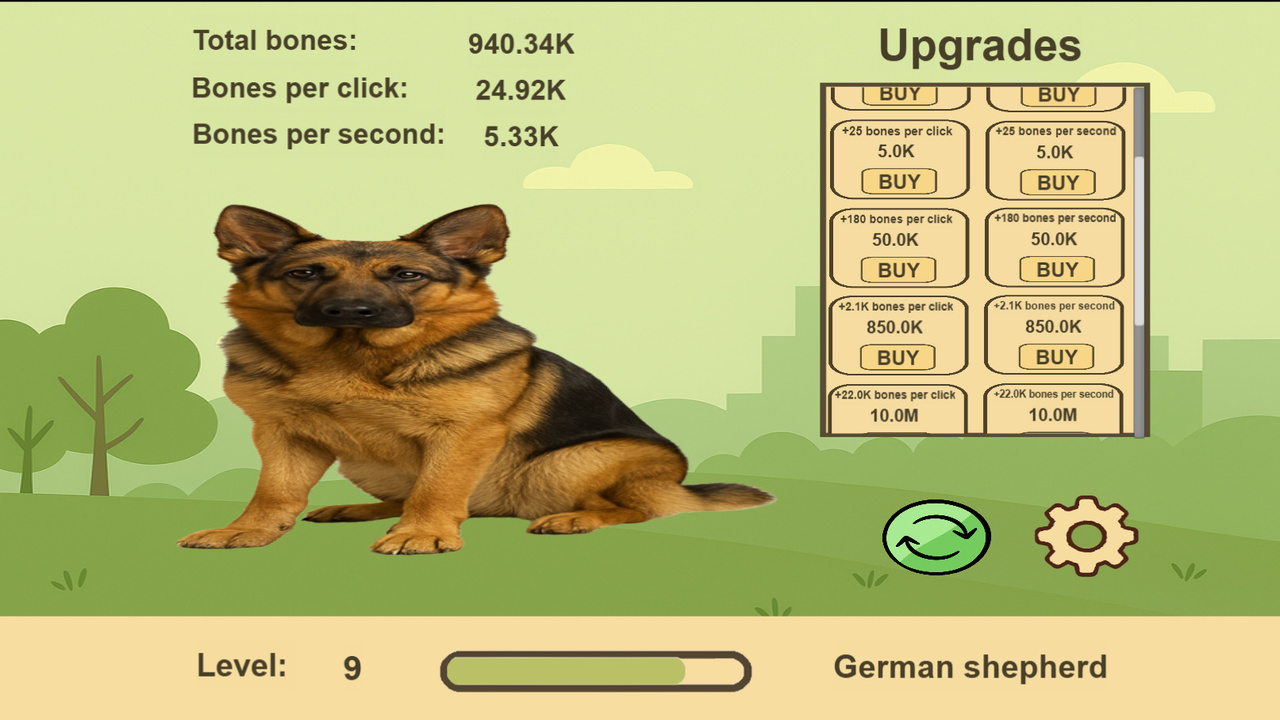
Task: Click the level progress bar
Action: click(x=596, y=670)
